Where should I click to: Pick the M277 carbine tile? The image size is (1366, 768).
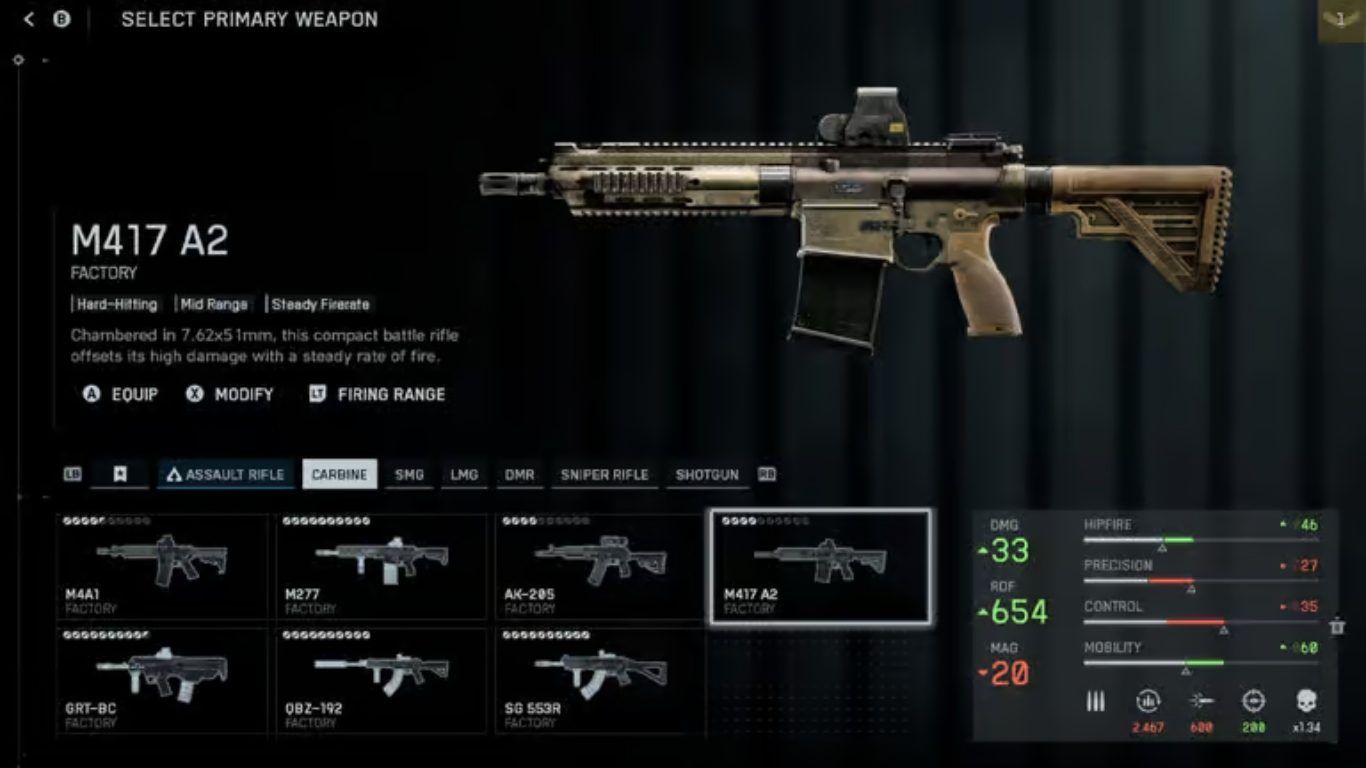pyautogui.click(x=381, y=566)
